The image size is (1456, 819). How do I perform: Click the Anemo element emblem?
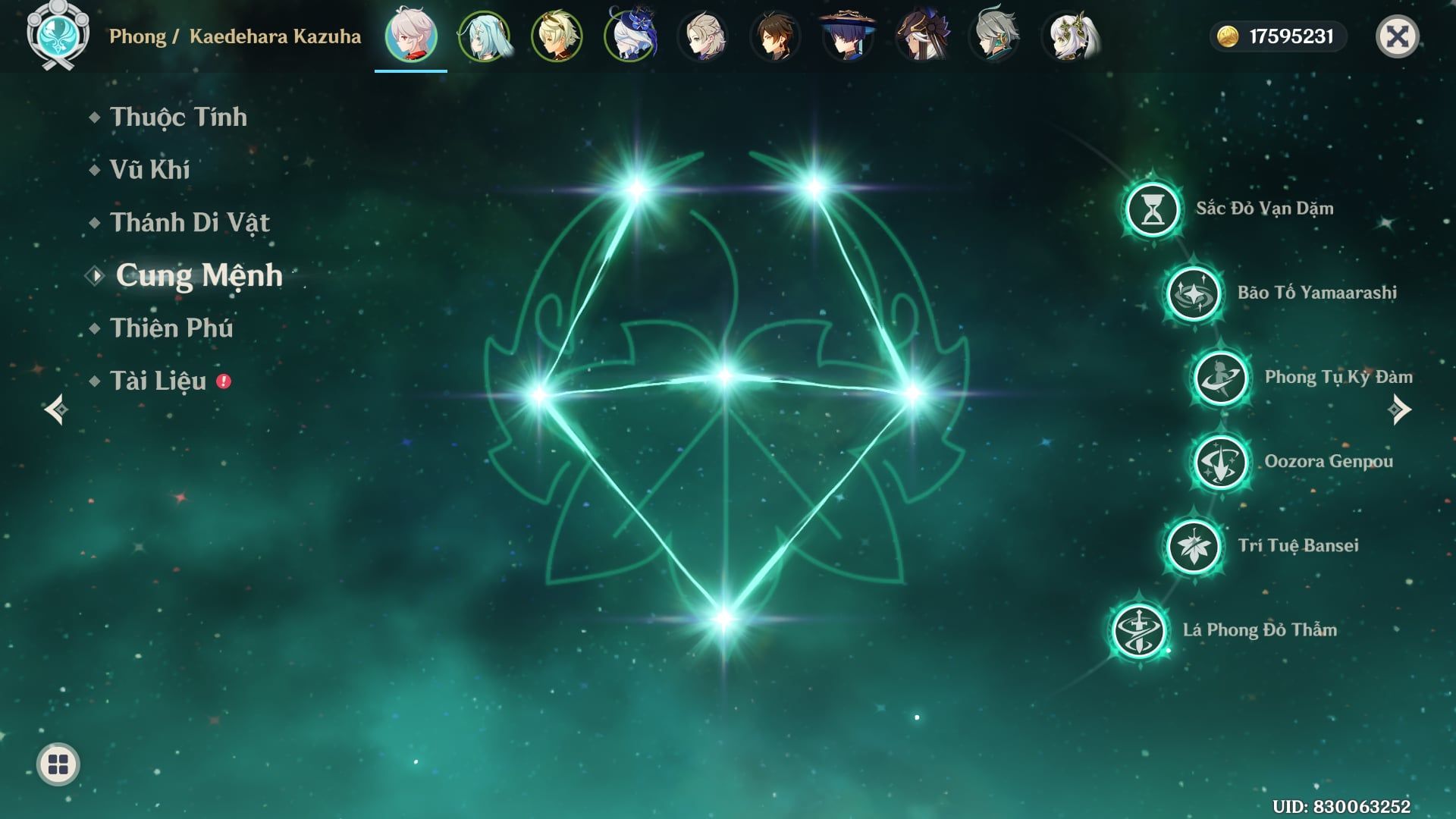58,35
